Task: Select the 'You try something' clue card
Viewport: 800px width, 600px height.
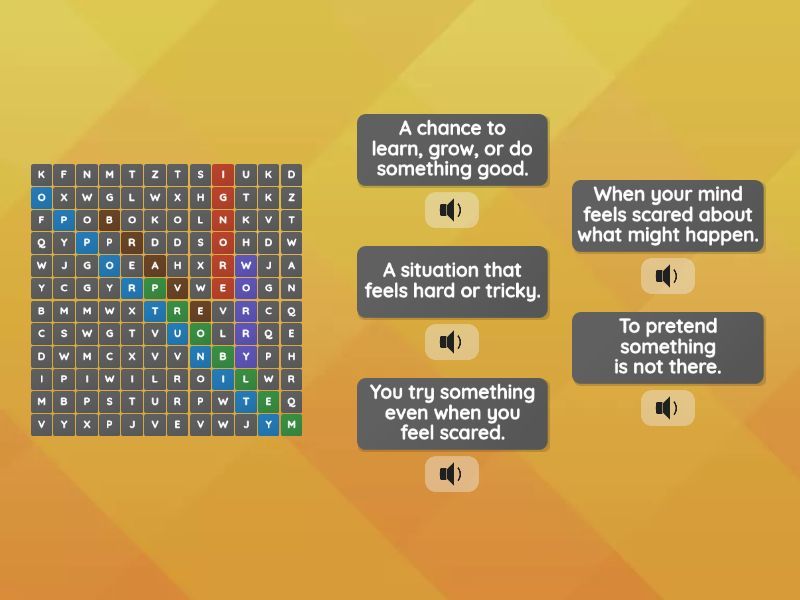Action: coord(452,413)
